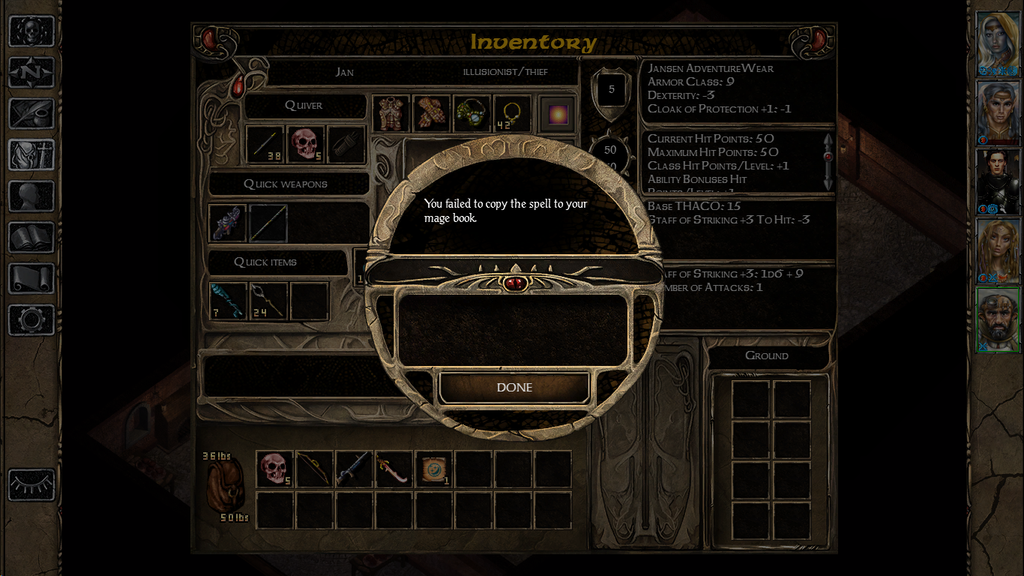Open the character record silhouette button
The image size is (1024, 576).
(31, 196)
